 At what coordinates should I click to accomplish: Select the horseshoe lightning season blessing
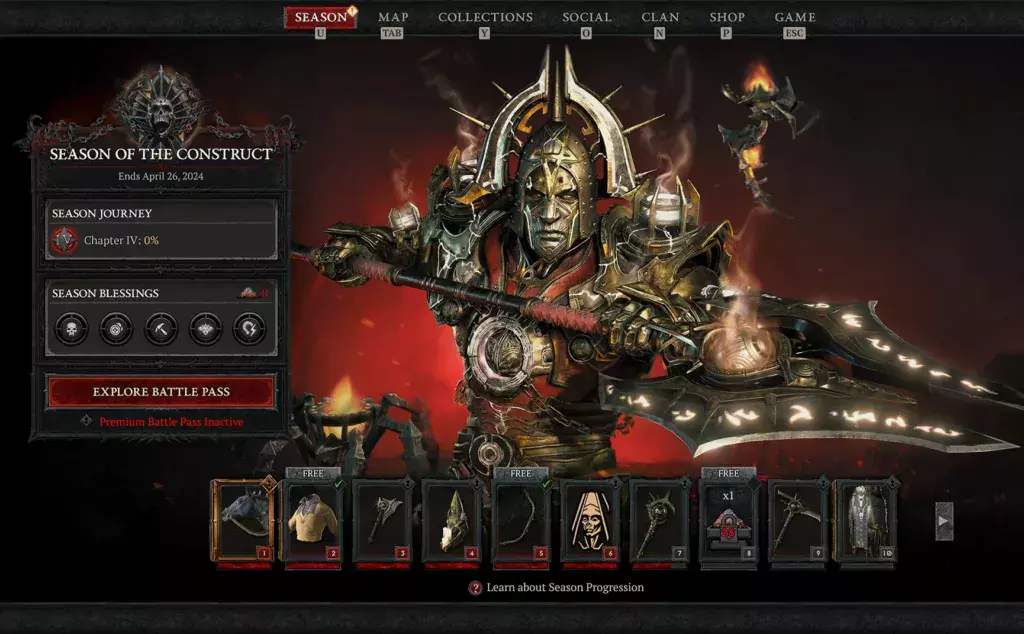pos(249,328)
